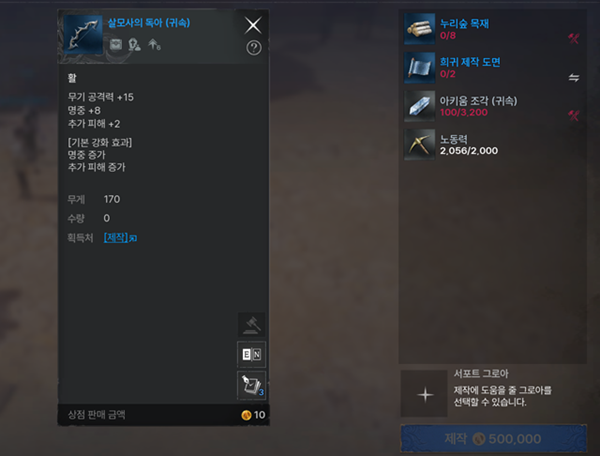Open the auction gavel icon button

tap(250, 325)
